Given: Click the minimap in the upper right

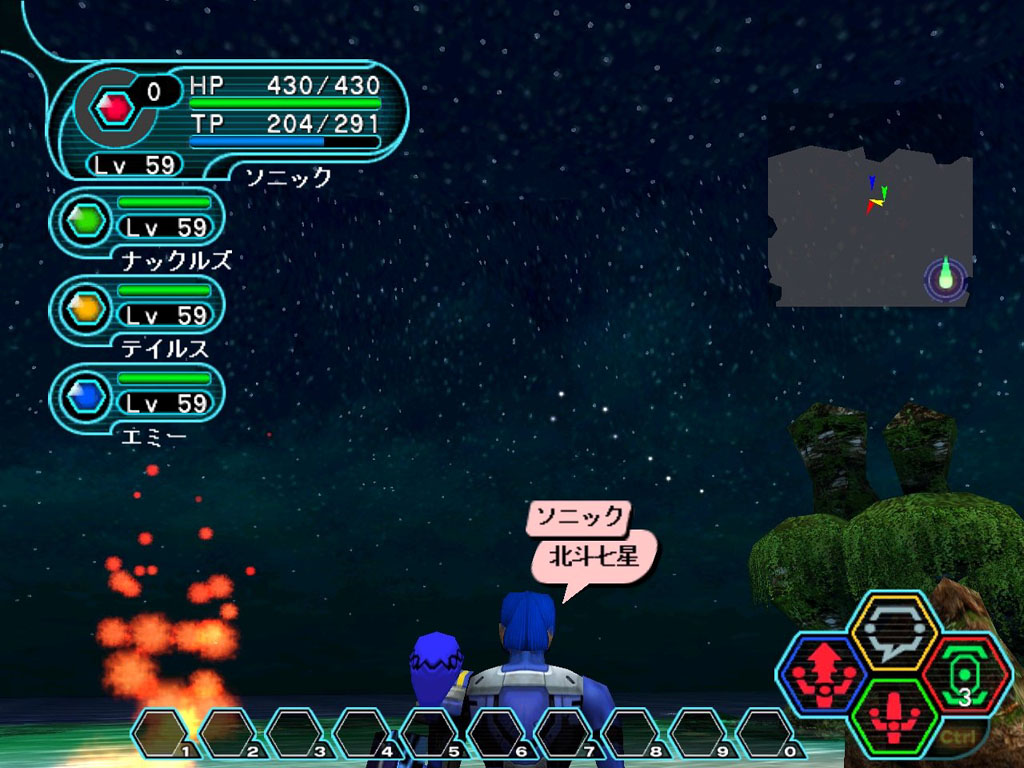Looking at the screenshot, I should point(870,228).
